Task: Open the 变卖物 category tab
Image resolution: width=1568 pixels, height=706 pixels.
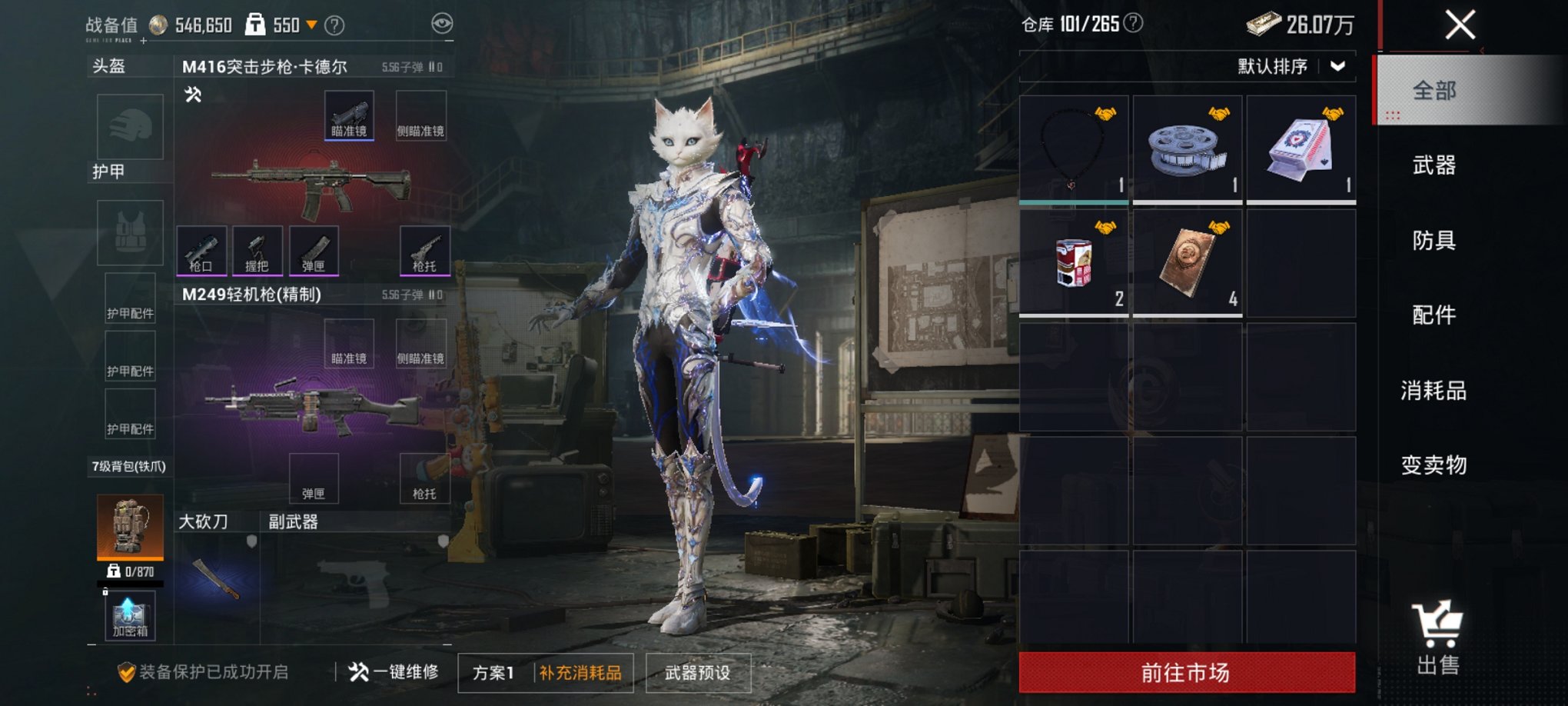Action: (x=1433, y=465)
